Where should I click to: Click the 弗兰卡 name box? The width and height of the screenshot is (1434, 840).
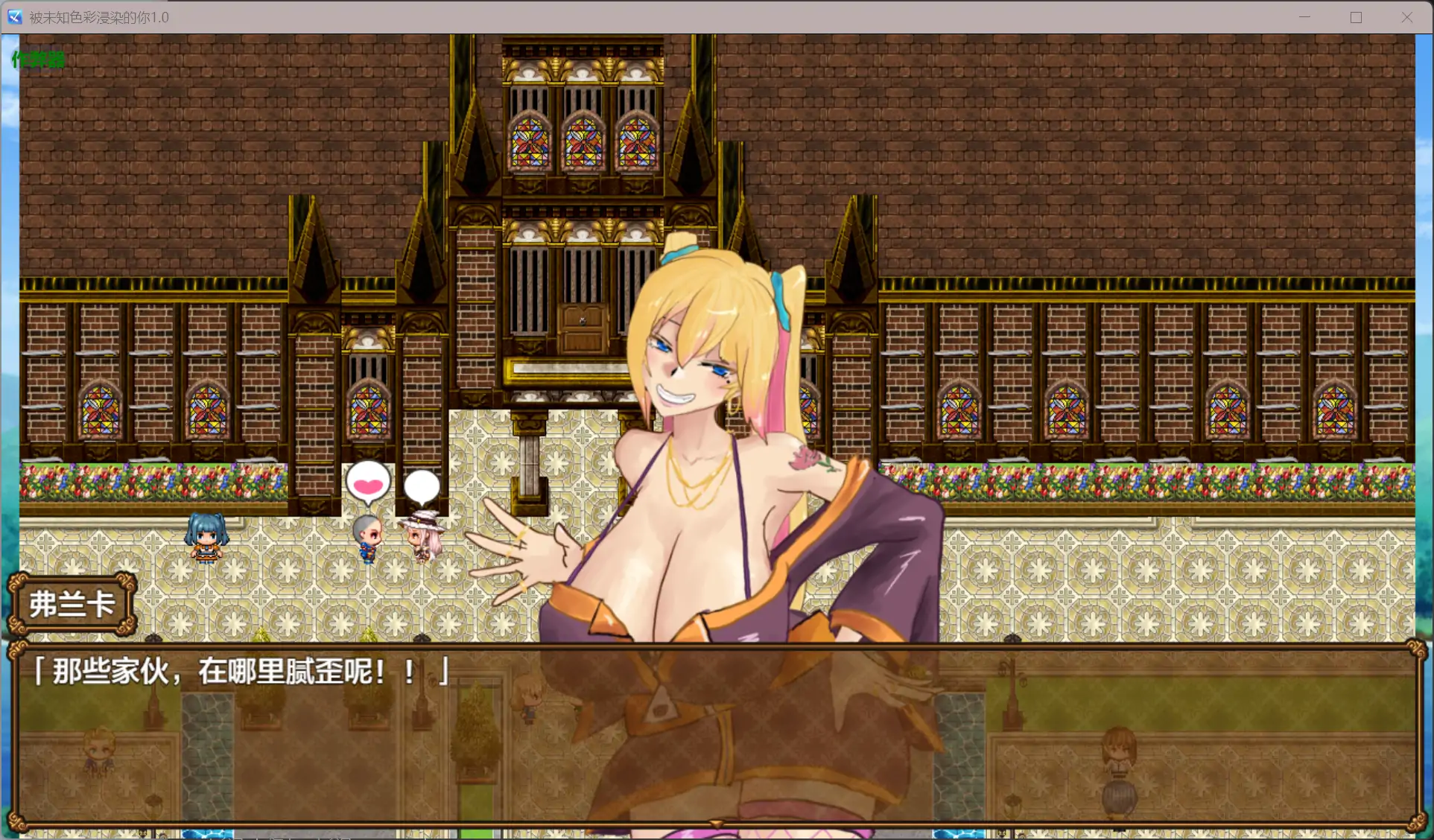(x=72, y=604)
